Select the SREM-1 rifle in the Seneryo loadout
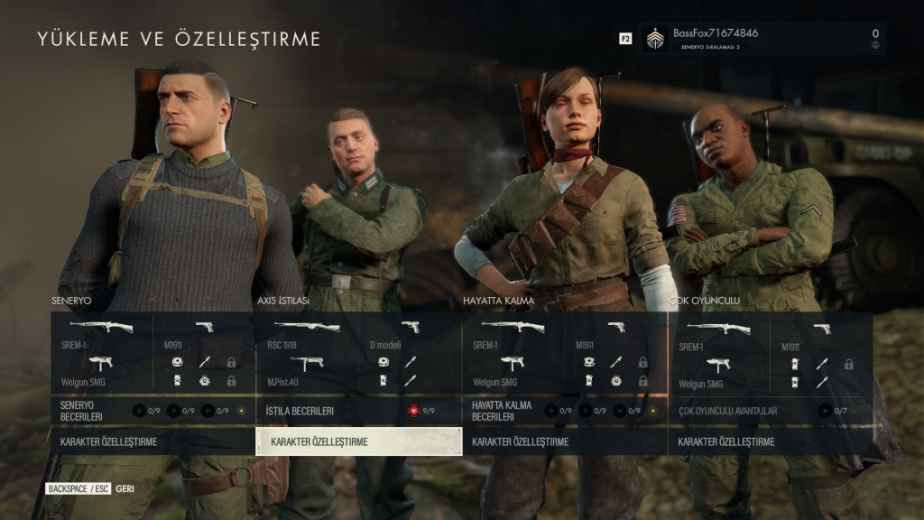 pos(102,333)
